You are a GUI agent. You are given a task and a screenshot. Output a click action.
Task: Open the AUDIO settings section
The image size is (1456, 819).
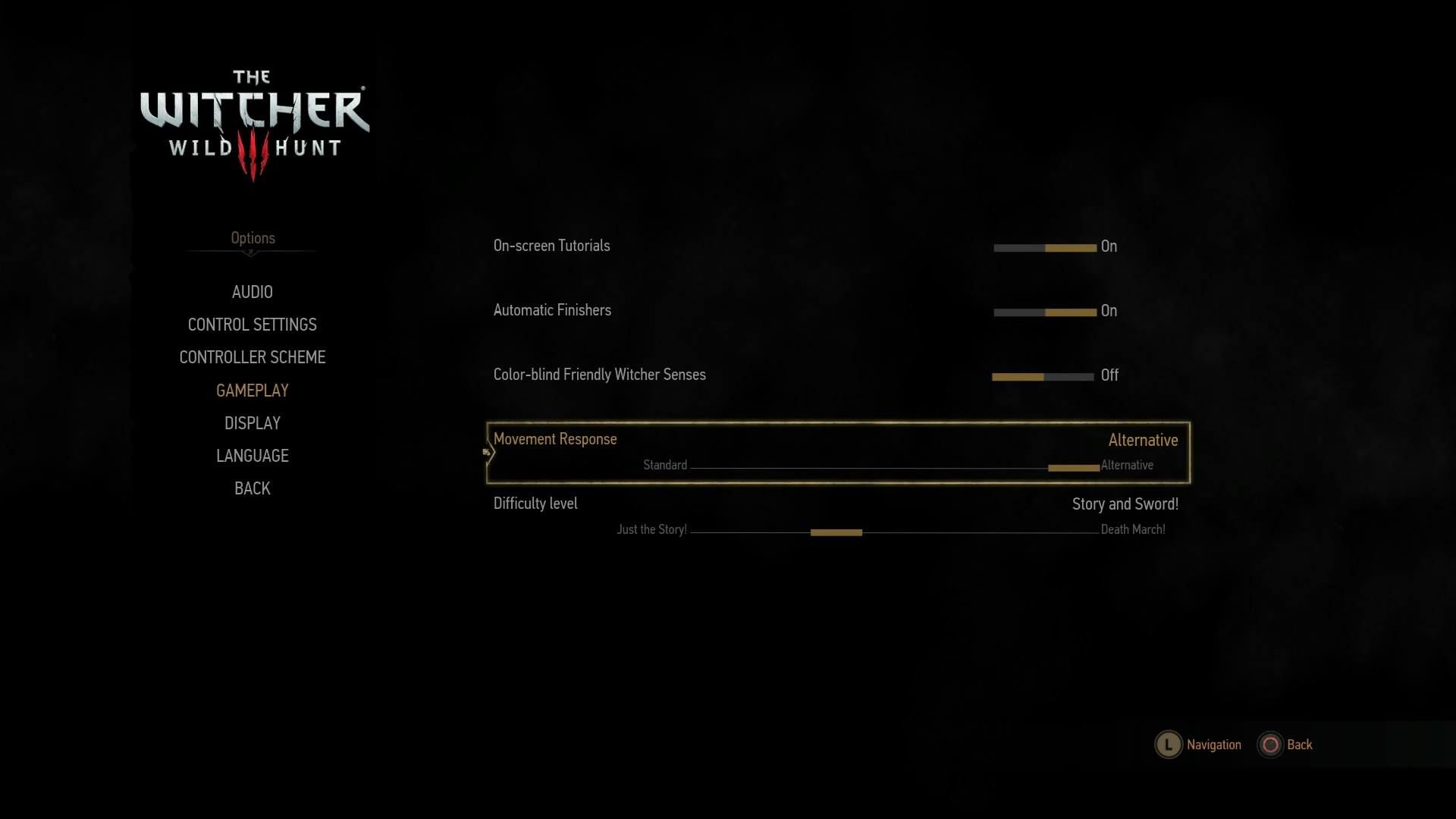[252, 292]
